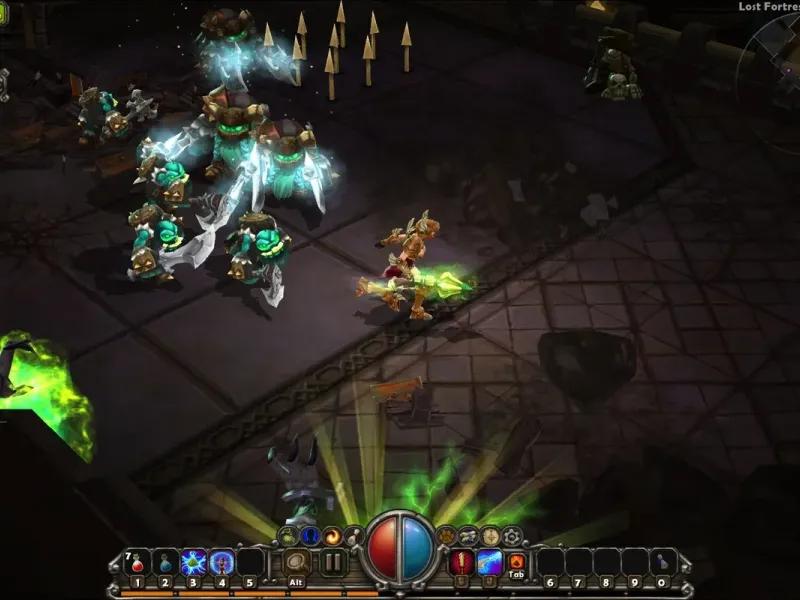Open the paw print pet menu
Image resolution: width=800 pixels, height=600 pixels.
[447, 536]
